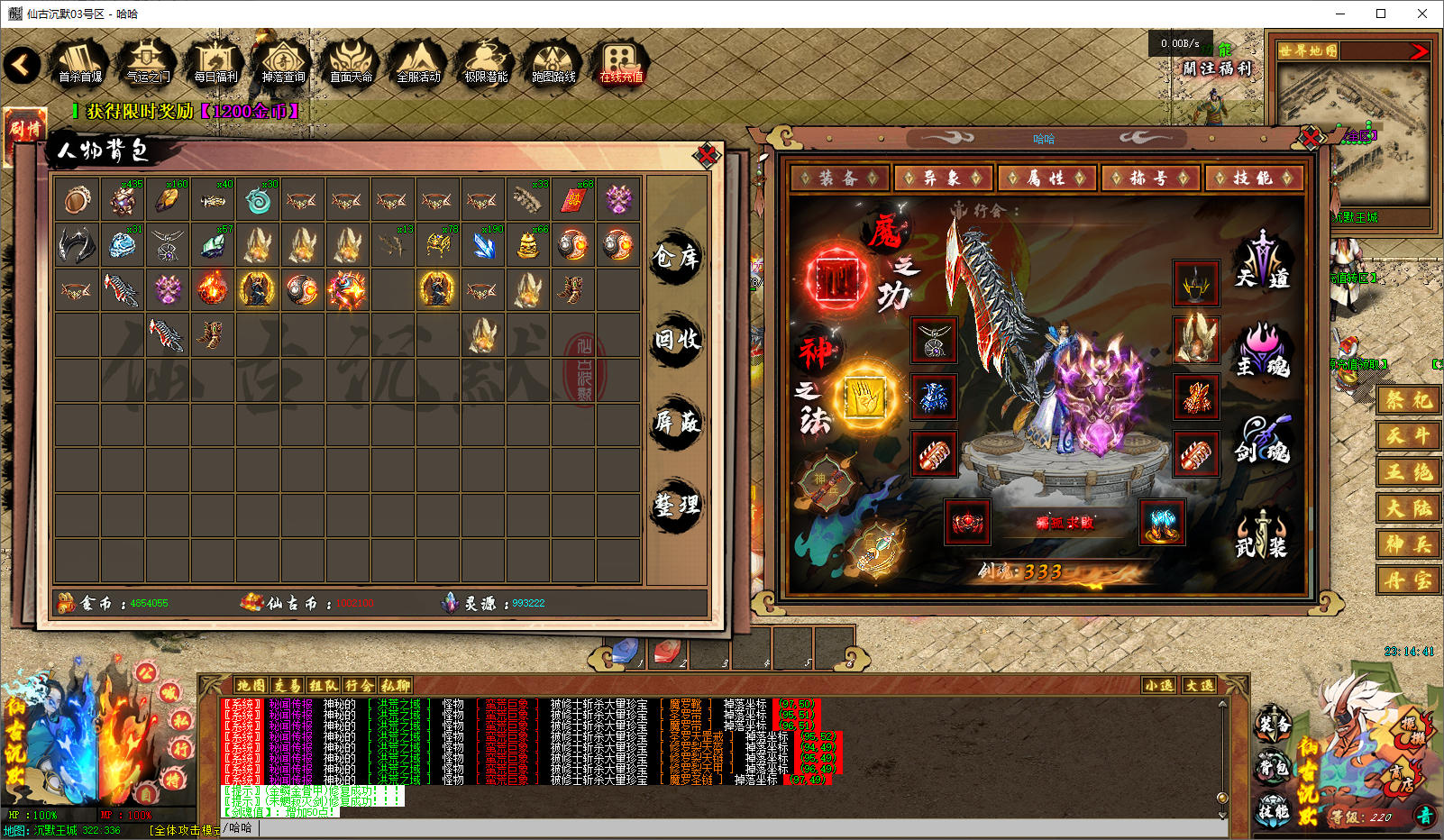This screenshot has height=840, width=1444.
Task: Click the 回收 recycle button
Action: click(x=676, y=340)
